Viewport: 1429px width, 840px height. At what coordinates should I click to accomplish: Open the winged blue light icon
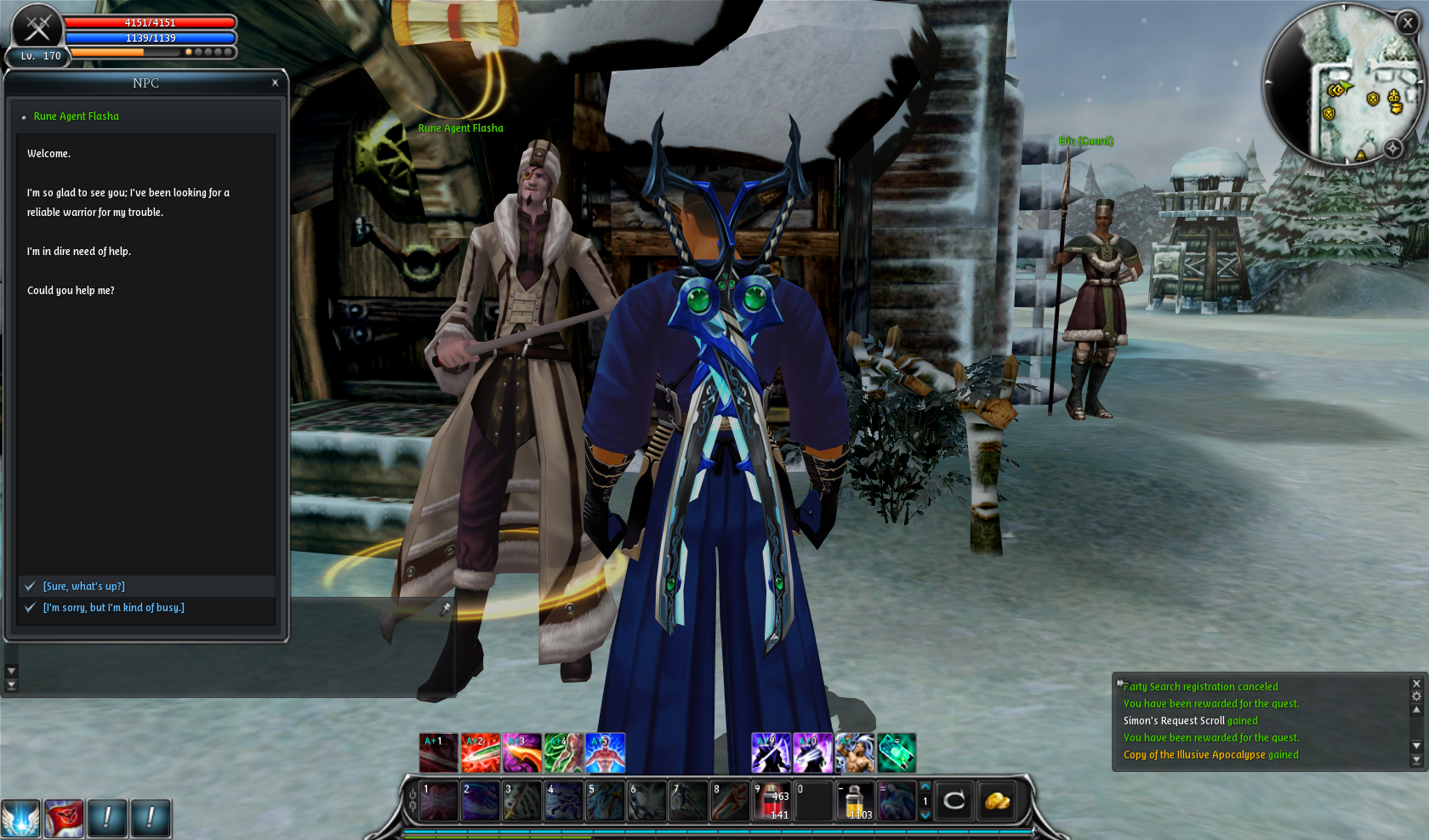20,819
